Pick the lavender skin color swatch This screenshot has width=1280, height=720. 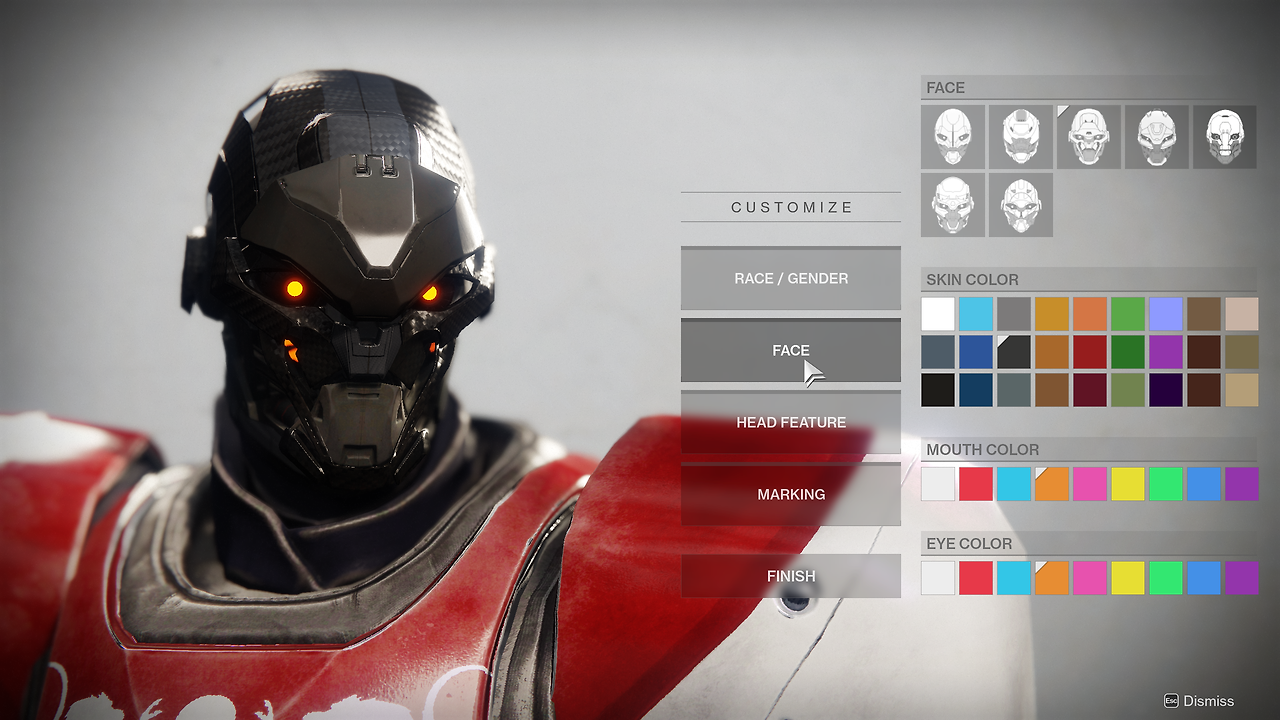[1166, 314]
